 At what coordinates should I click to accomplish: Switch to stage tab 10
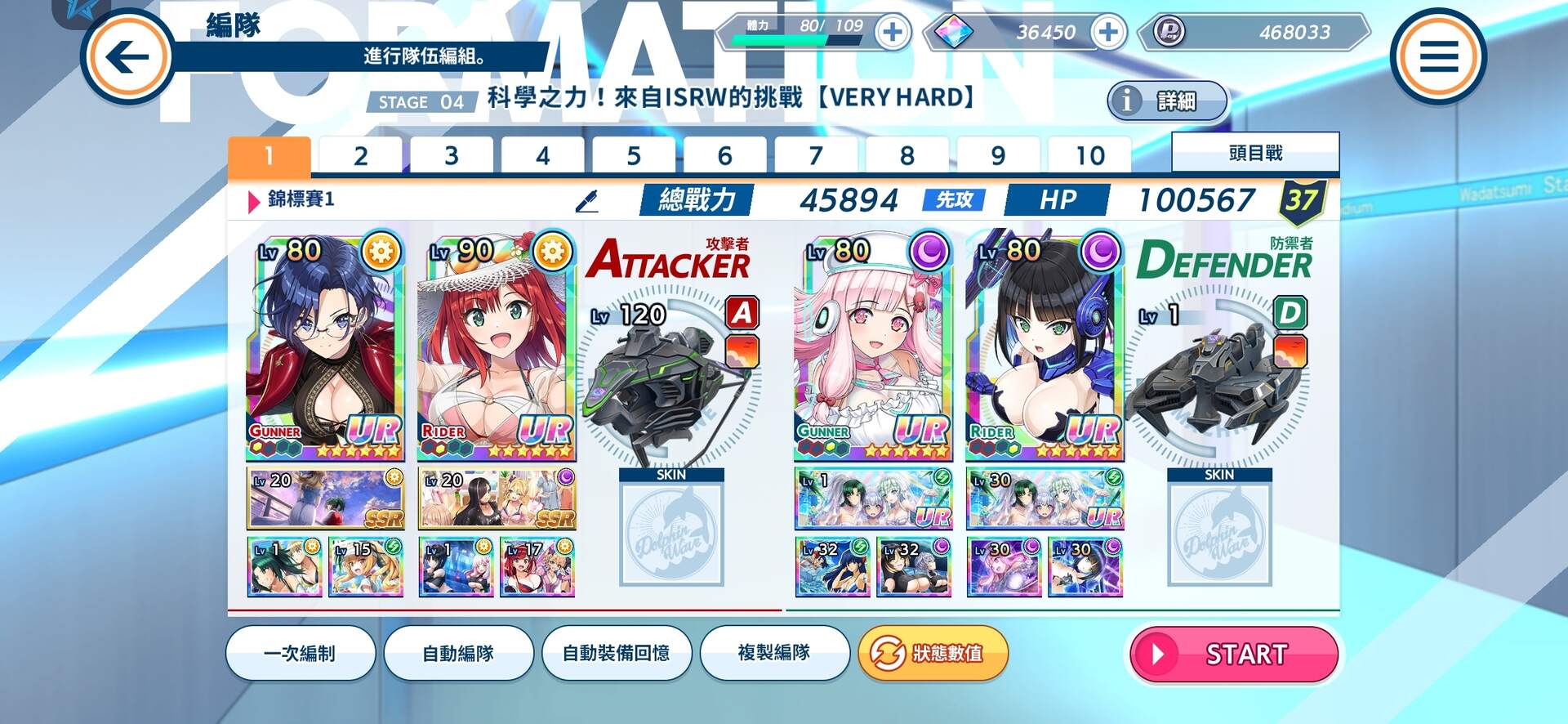point(1089,154)
